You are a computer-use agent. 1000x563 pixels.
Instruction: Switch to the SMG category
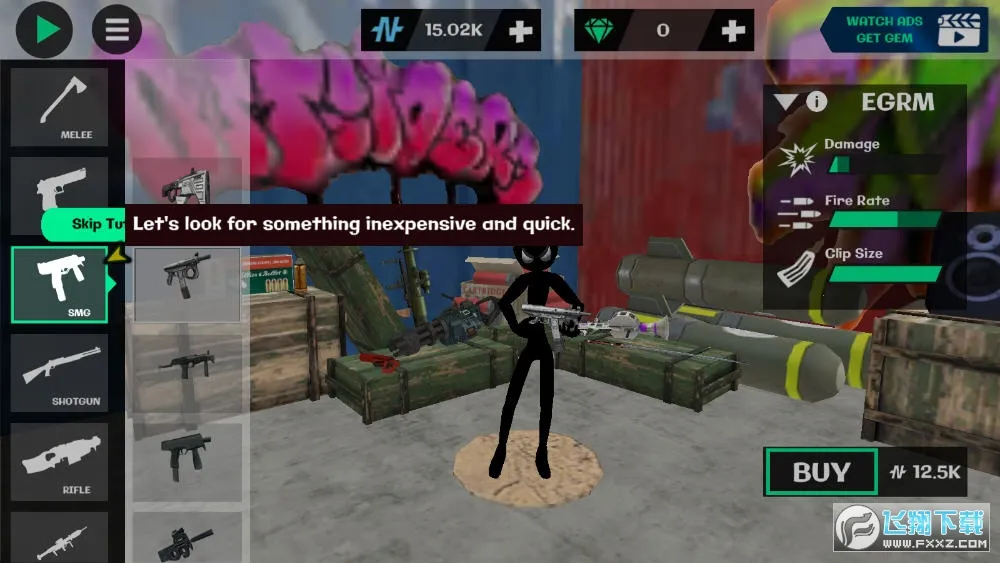click(59, 284)
